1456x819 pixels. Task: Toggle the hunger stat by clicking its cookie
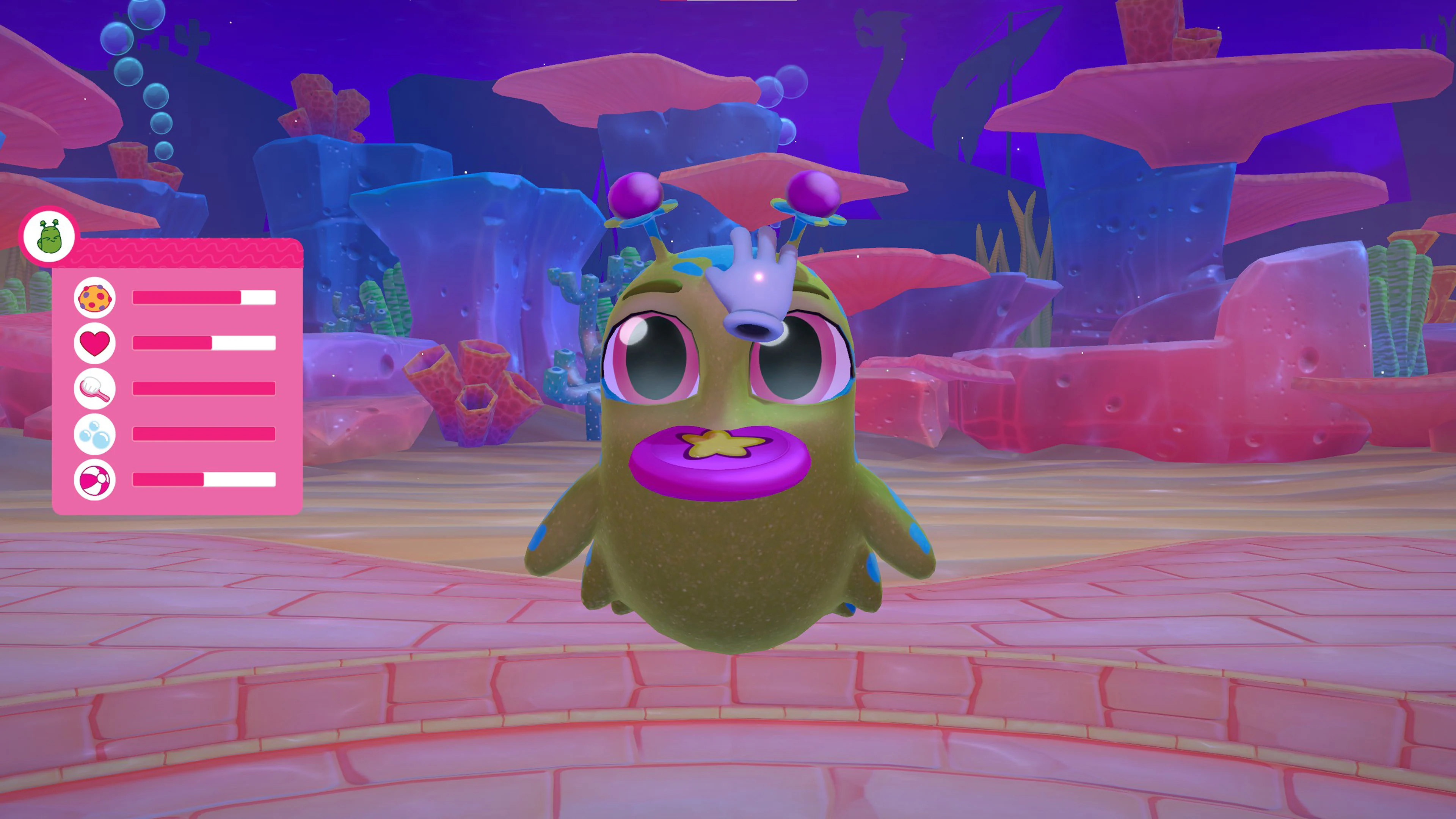[x=94, y=297]
